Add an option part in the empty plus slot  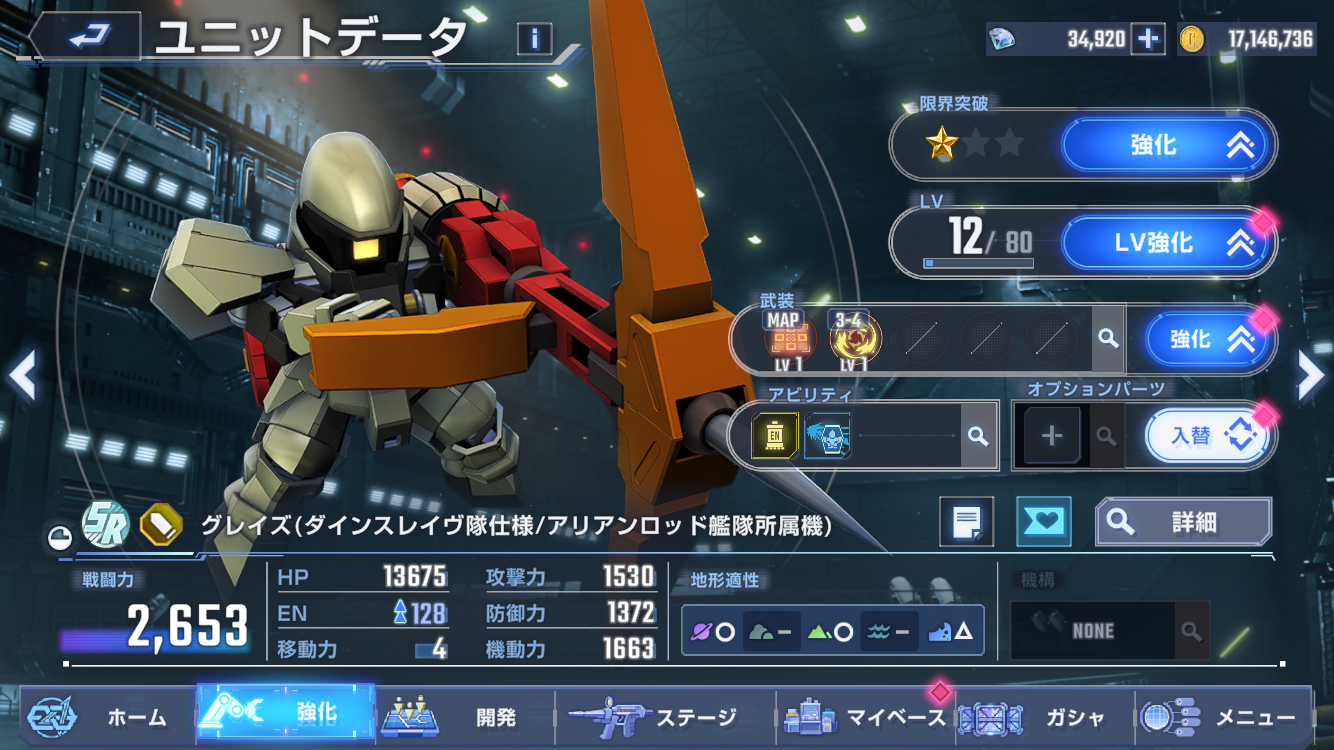(x=1052, y=436)
